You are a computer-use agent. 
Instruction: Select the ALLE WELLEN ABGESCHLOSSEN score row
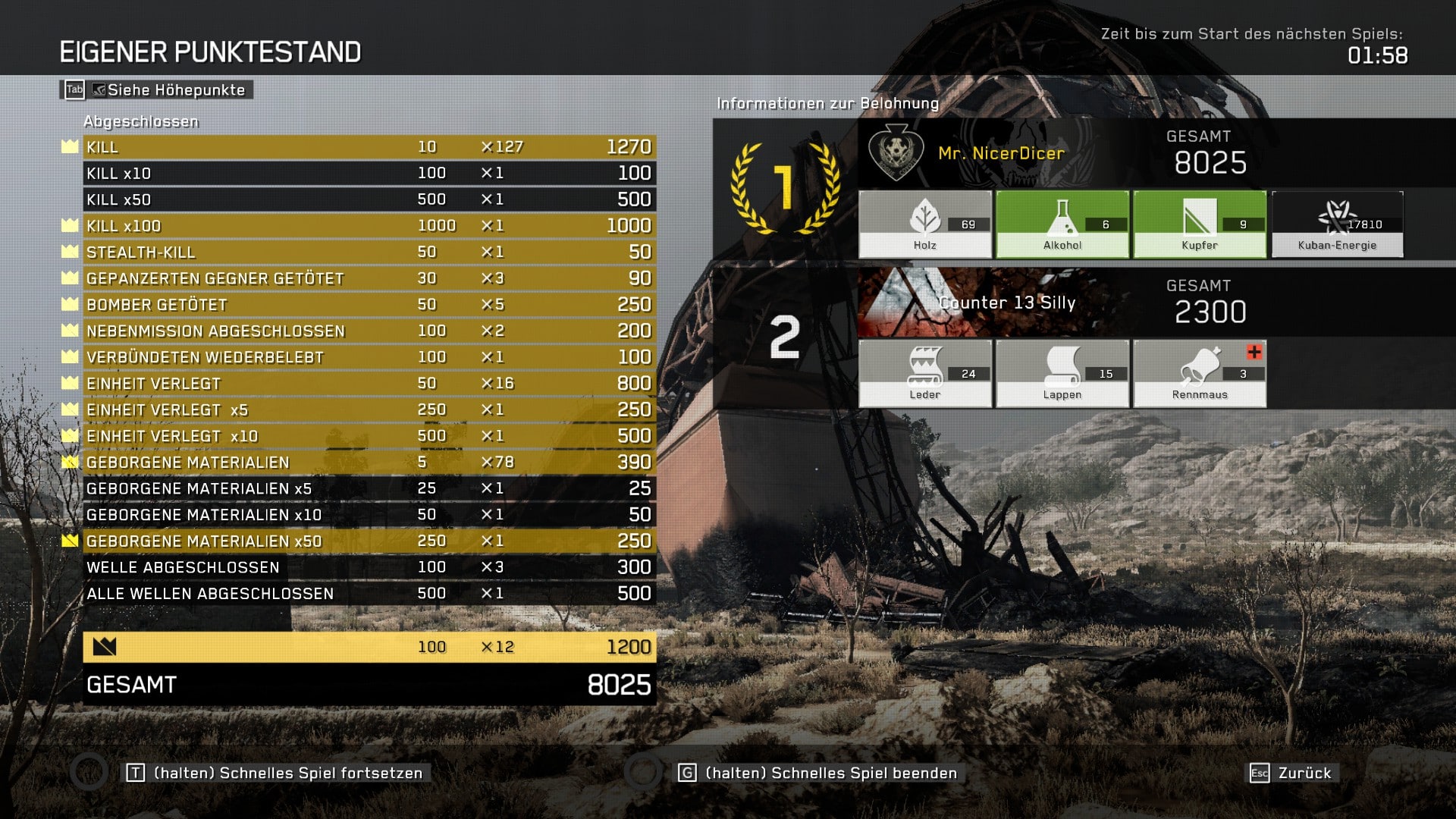pos(369,594)
